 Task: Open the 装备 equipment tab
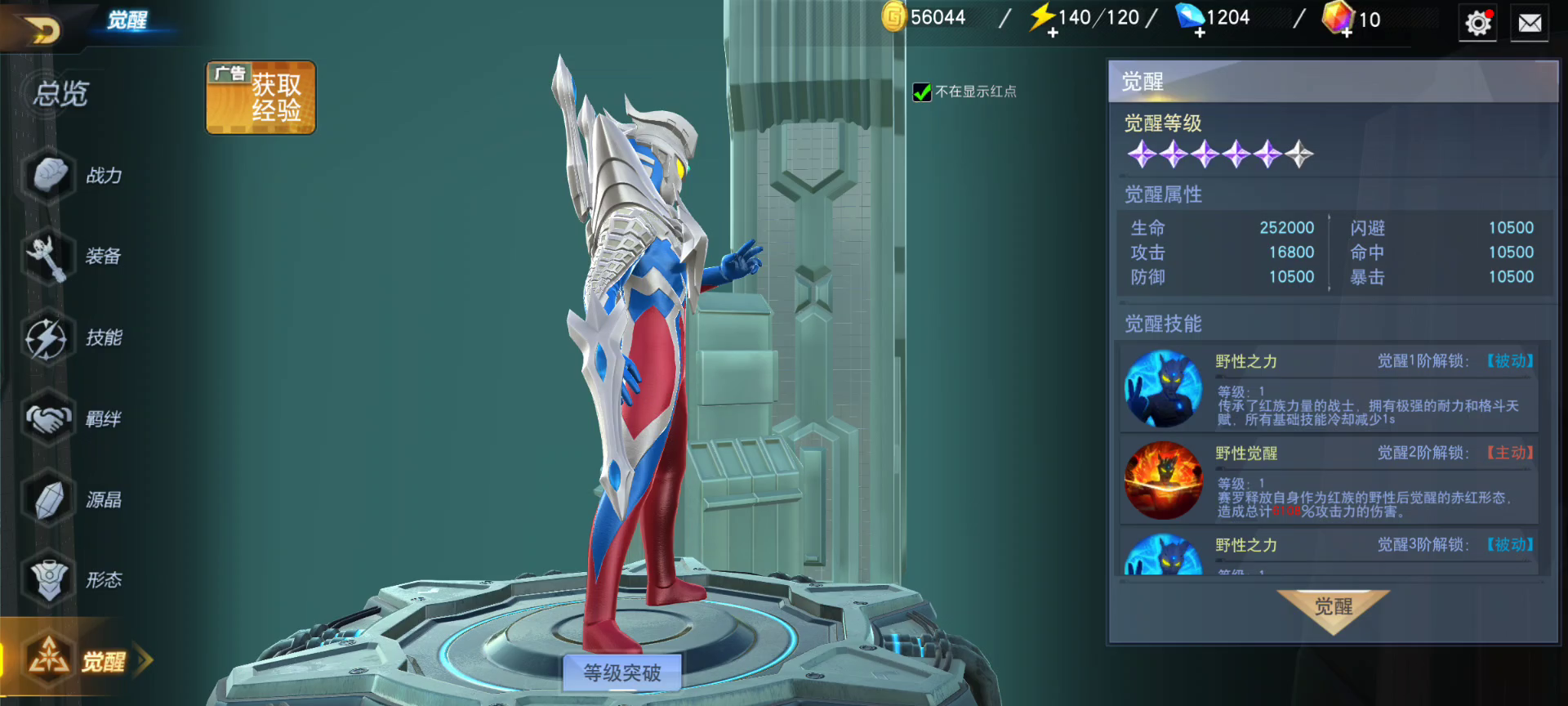click(73, 256)
